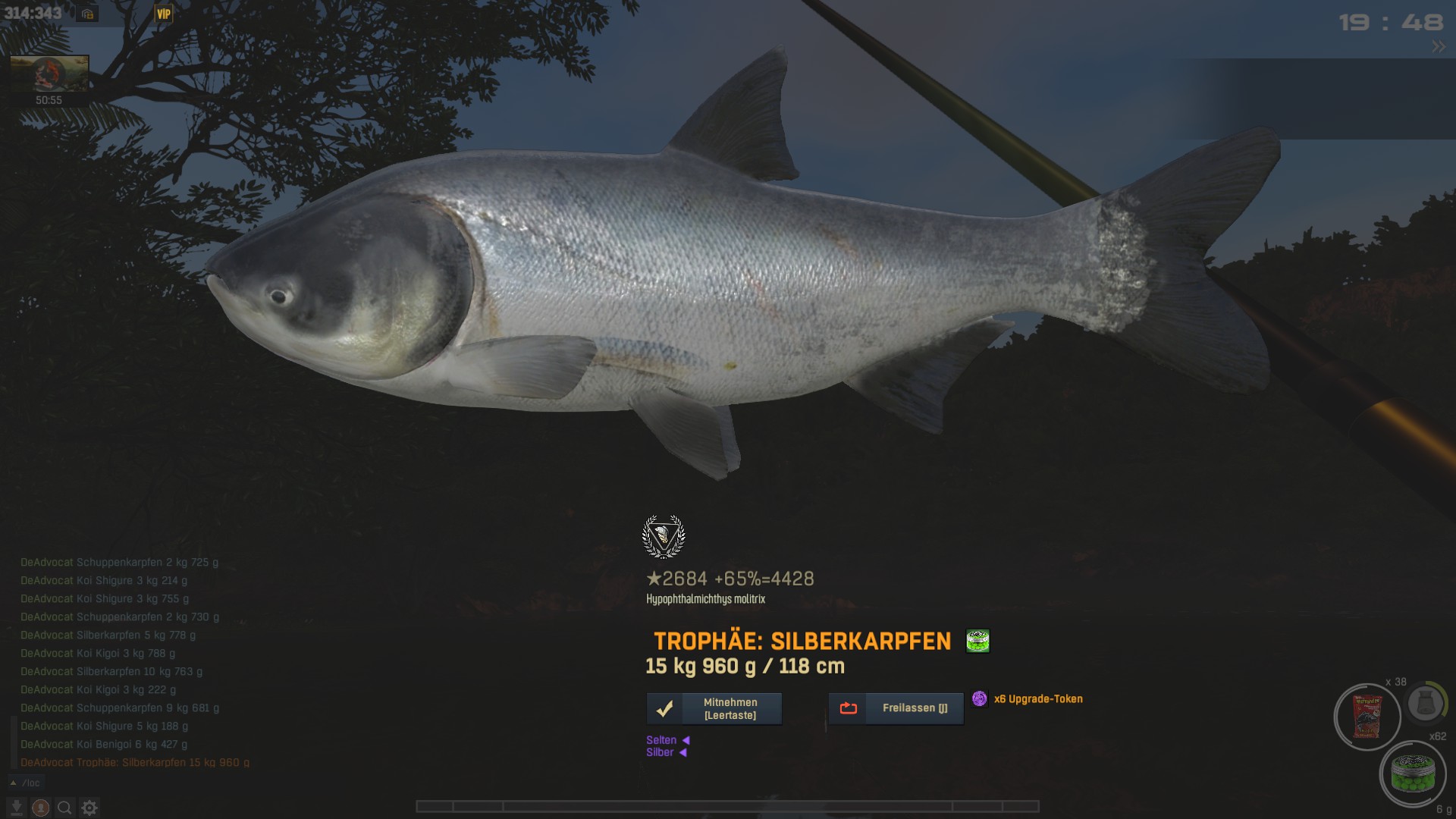The image size is (1456, 819).
Task: Click the magnifying glass search icon
Action: pyautogui.click(x=65, y=808)
